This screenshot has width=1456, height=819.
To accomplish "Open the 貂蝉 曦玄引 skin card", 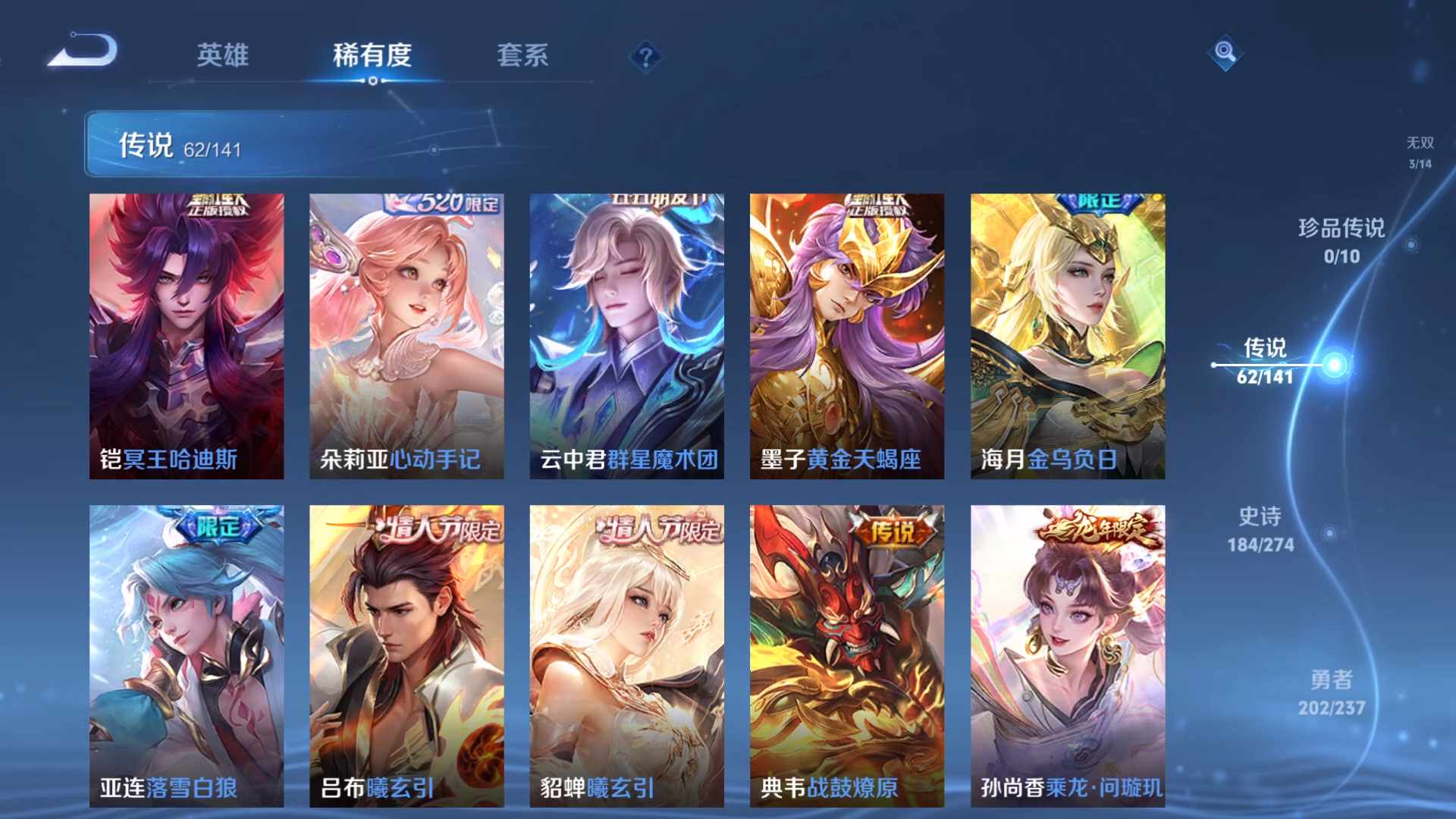I will [x=626, y=656].
